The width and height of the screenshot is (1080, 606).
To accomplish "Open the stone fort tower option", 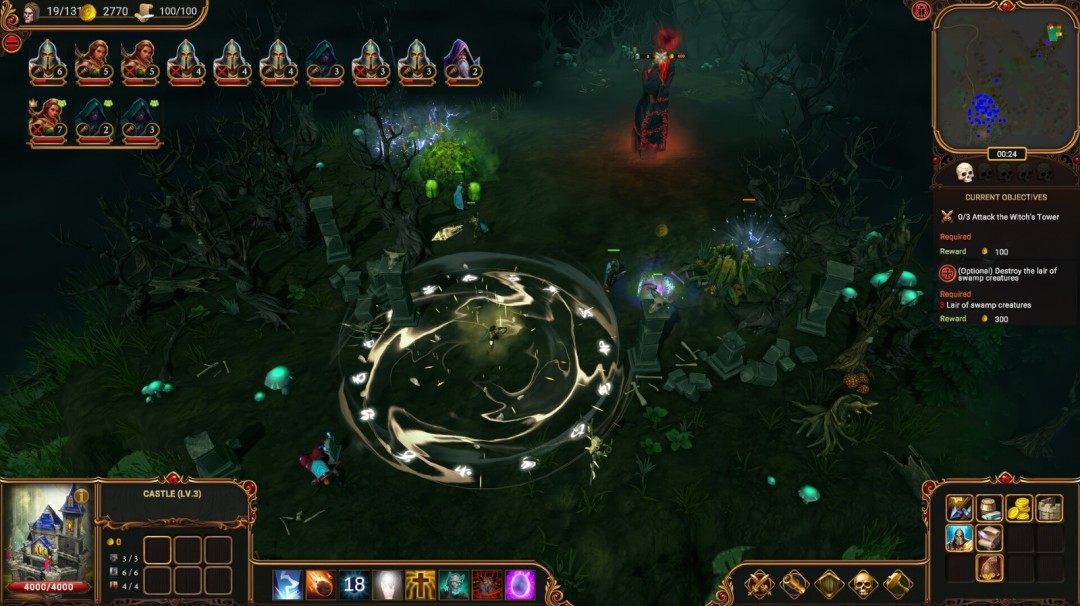I will [1049, 508].
